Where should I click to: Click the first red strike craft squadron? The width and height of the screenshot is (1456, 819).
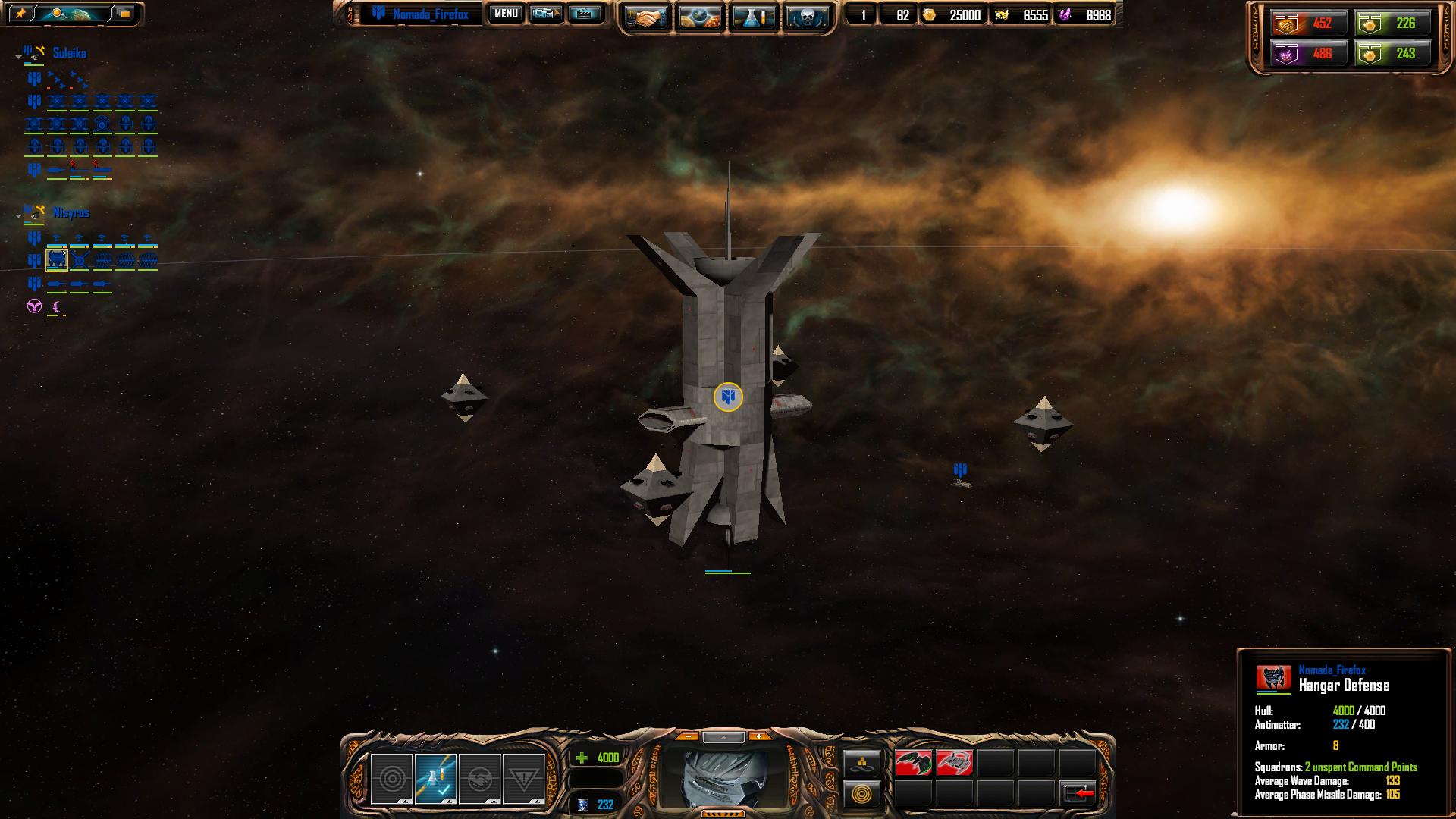click(913, 763)
